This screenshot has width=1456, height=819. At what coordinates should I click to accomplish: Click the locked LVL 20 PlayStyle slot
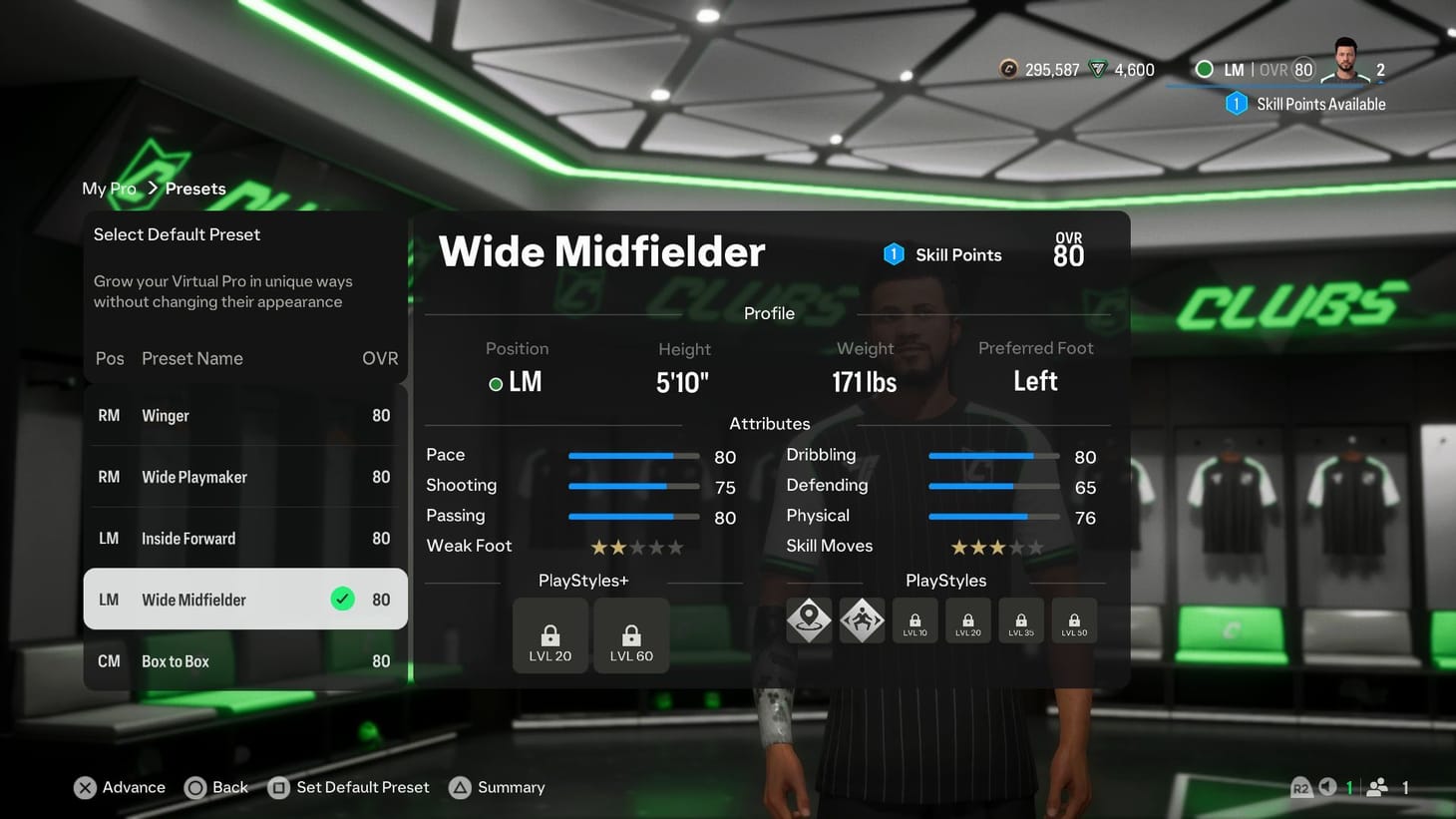pos(967,619)
